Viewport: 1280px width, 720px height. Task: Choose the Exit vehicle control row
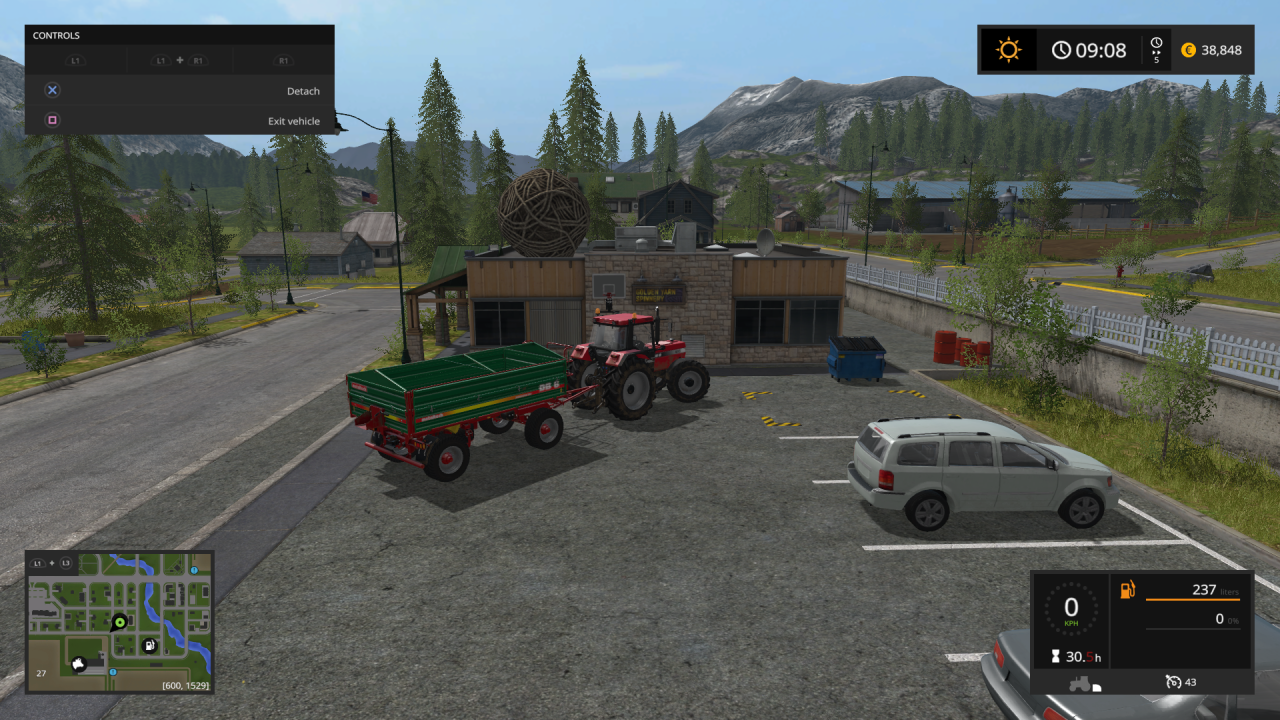180,121
